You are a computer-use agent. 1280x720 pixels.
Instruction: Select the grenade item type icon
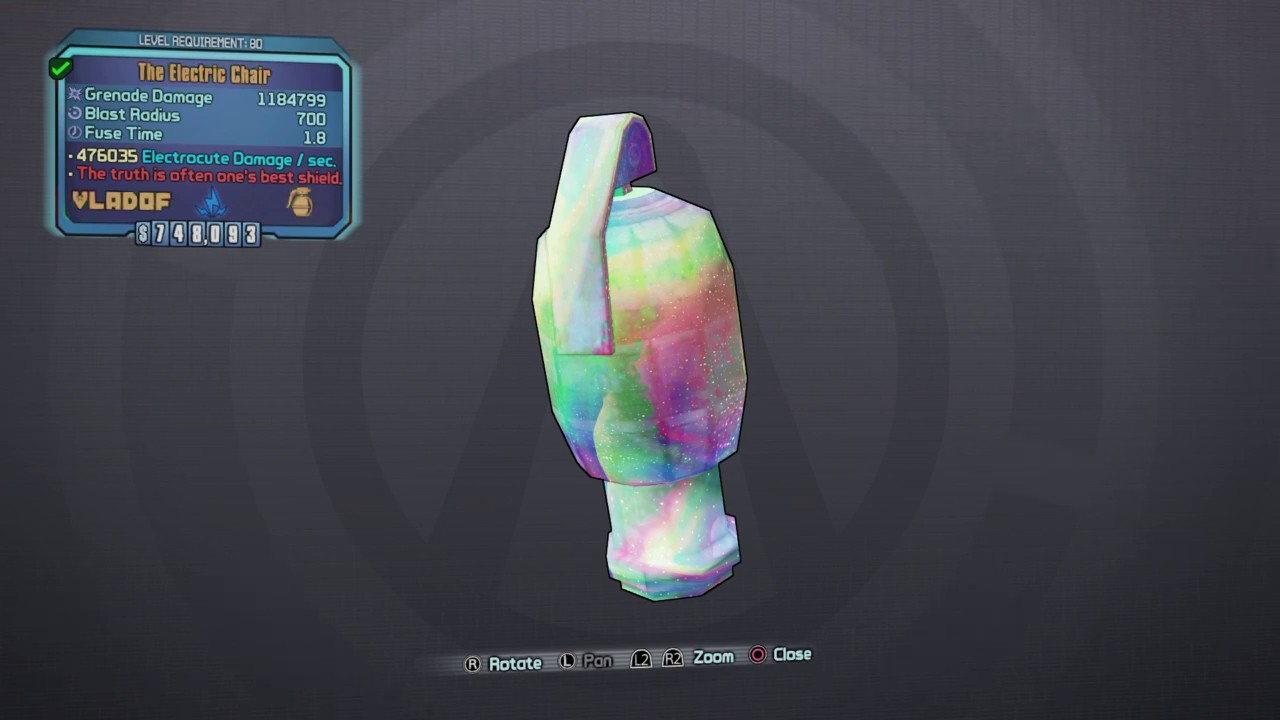[x=301, y=203]
